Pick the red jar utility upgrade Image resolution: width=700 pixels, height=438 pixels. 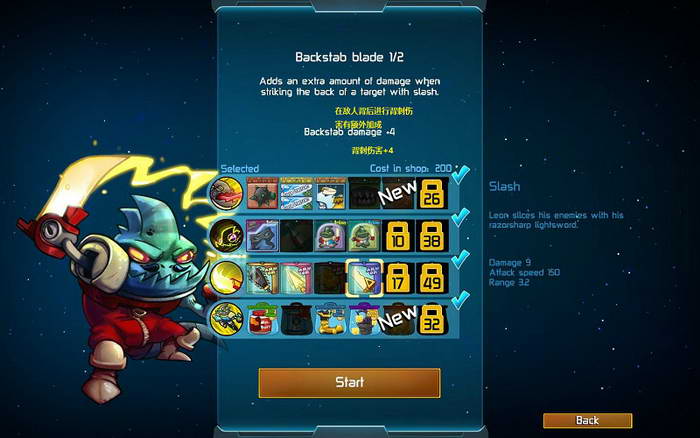pyautogui.click(x=261, y=318)
